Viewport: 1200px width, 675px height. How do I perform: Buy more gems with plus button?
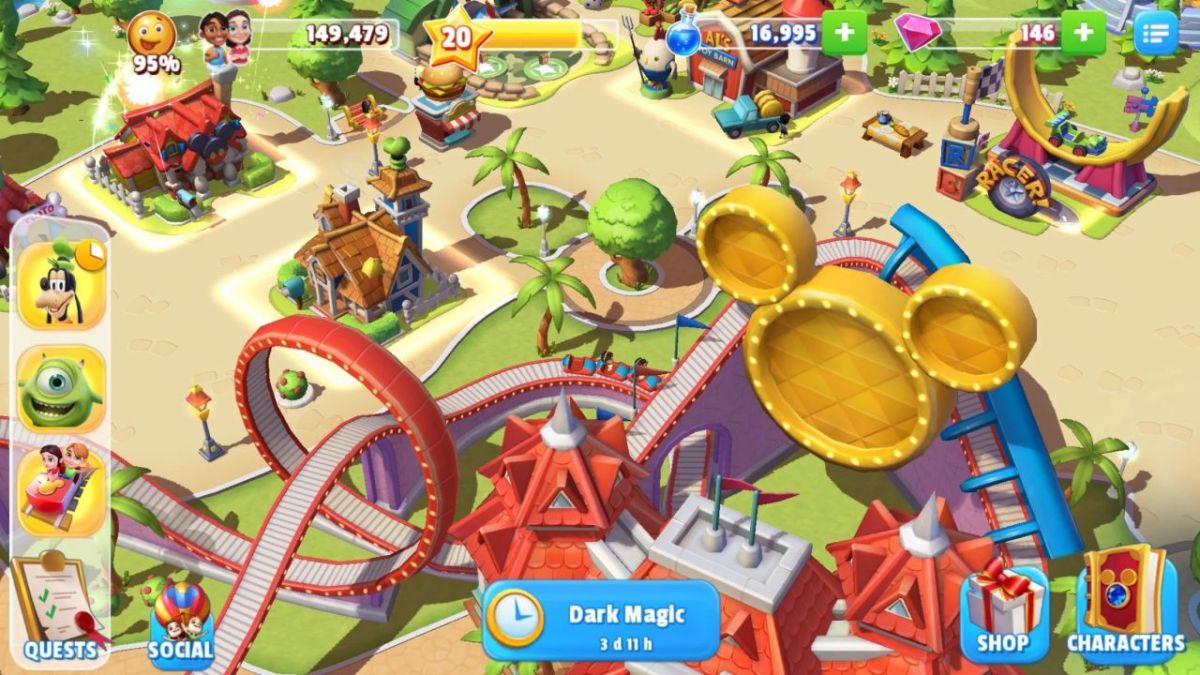1083,33
